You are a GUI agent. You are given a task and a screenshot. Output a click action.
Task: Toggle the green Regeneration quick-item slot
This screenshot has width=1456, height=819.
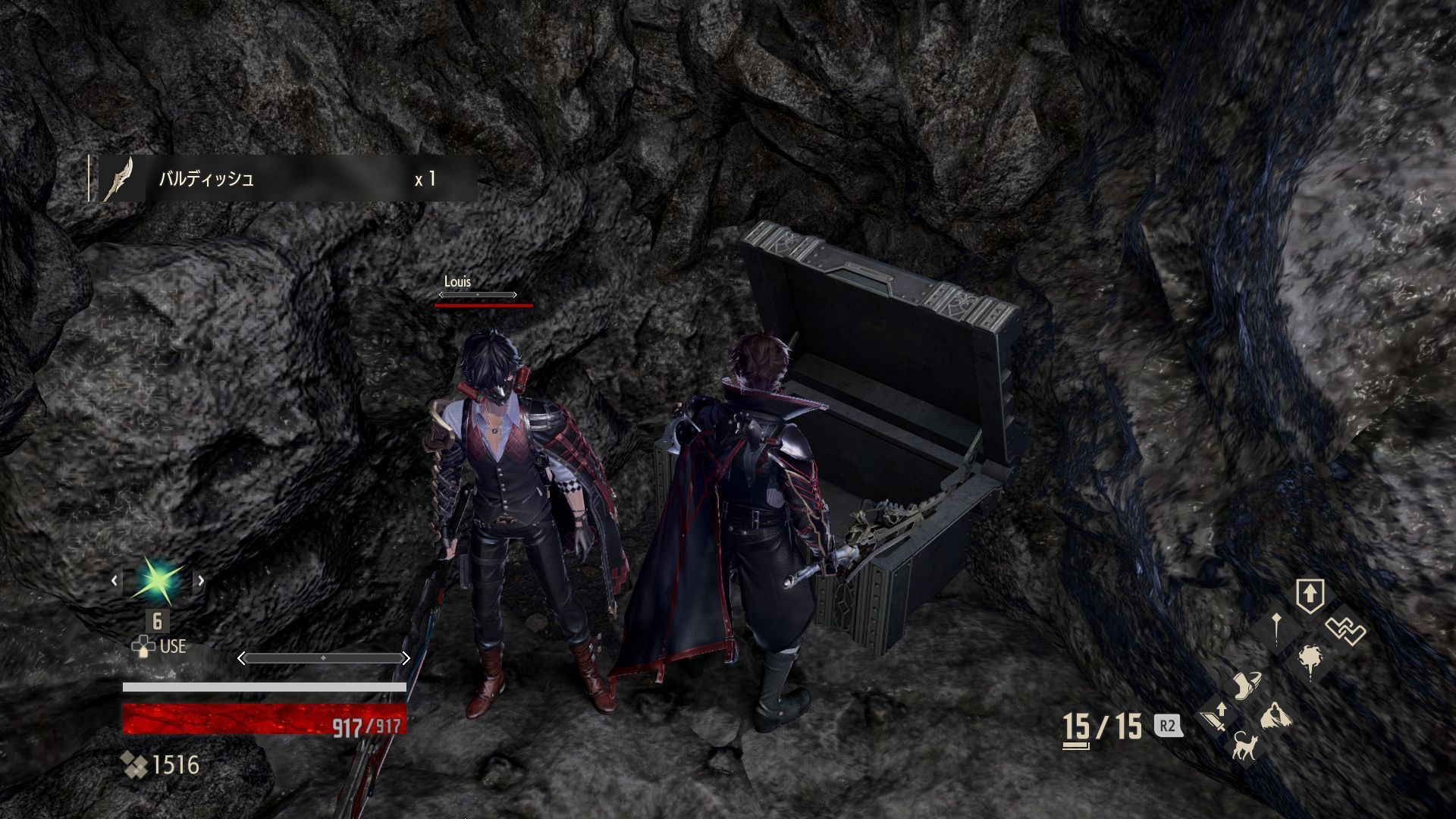pyautogui.click(x=158, y=579)
